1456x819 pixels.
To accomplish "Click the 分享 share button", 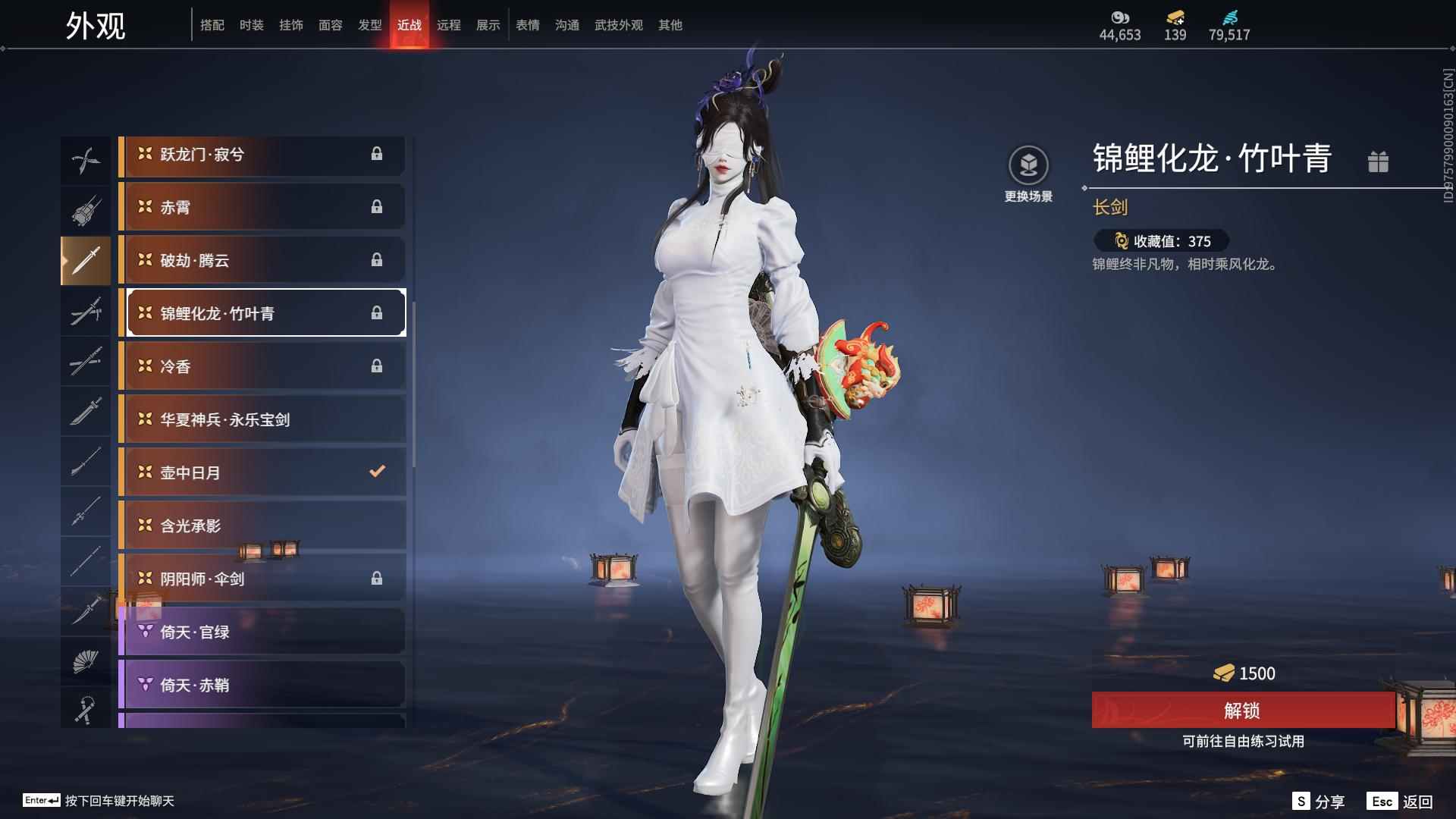I will (x=1319, y=802).
